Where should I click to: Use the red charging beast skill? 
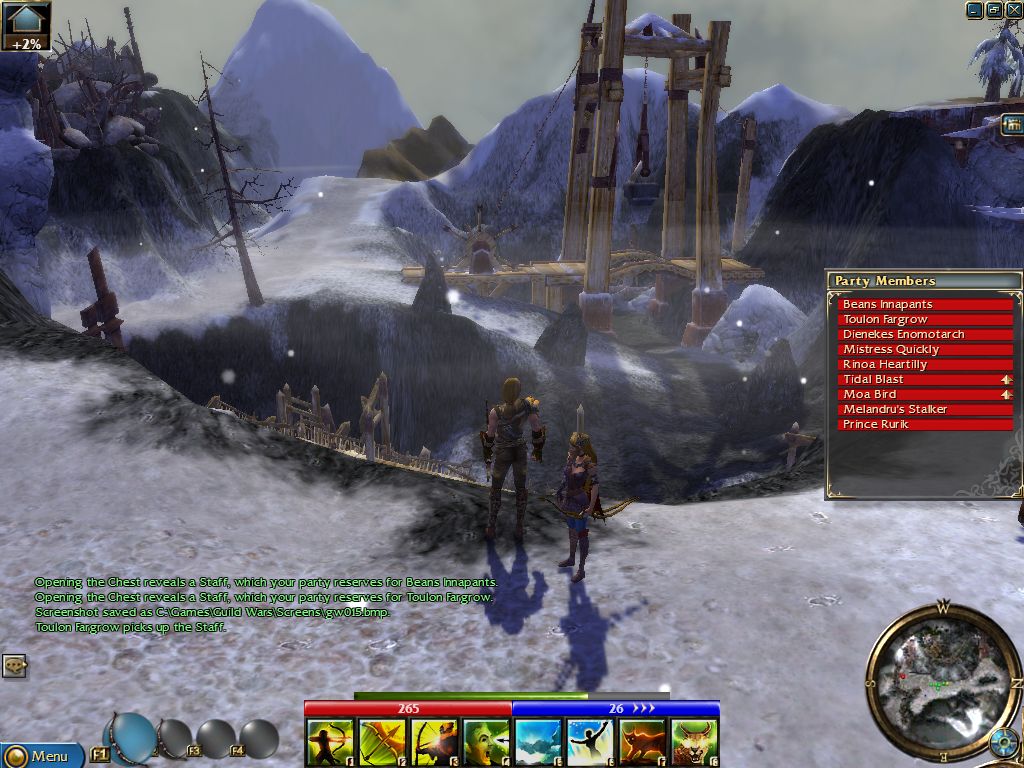[x=642, y=743]
